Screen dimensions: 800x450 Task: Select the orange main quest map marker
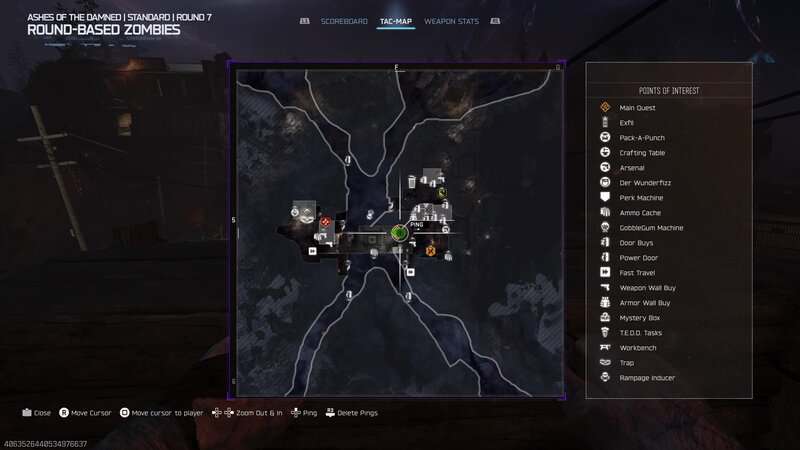tap(430, 250)
